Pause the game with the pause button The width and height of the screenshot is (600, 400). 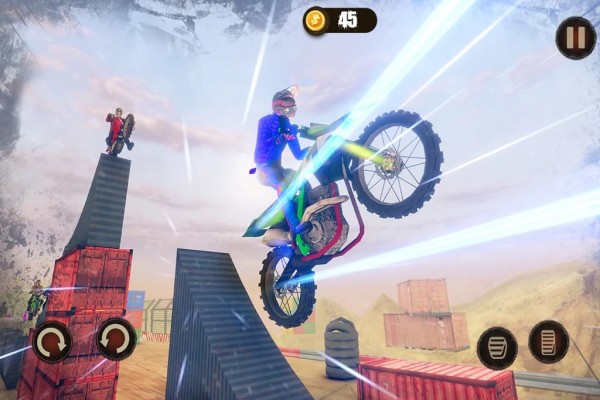click(x=575, y=38)
